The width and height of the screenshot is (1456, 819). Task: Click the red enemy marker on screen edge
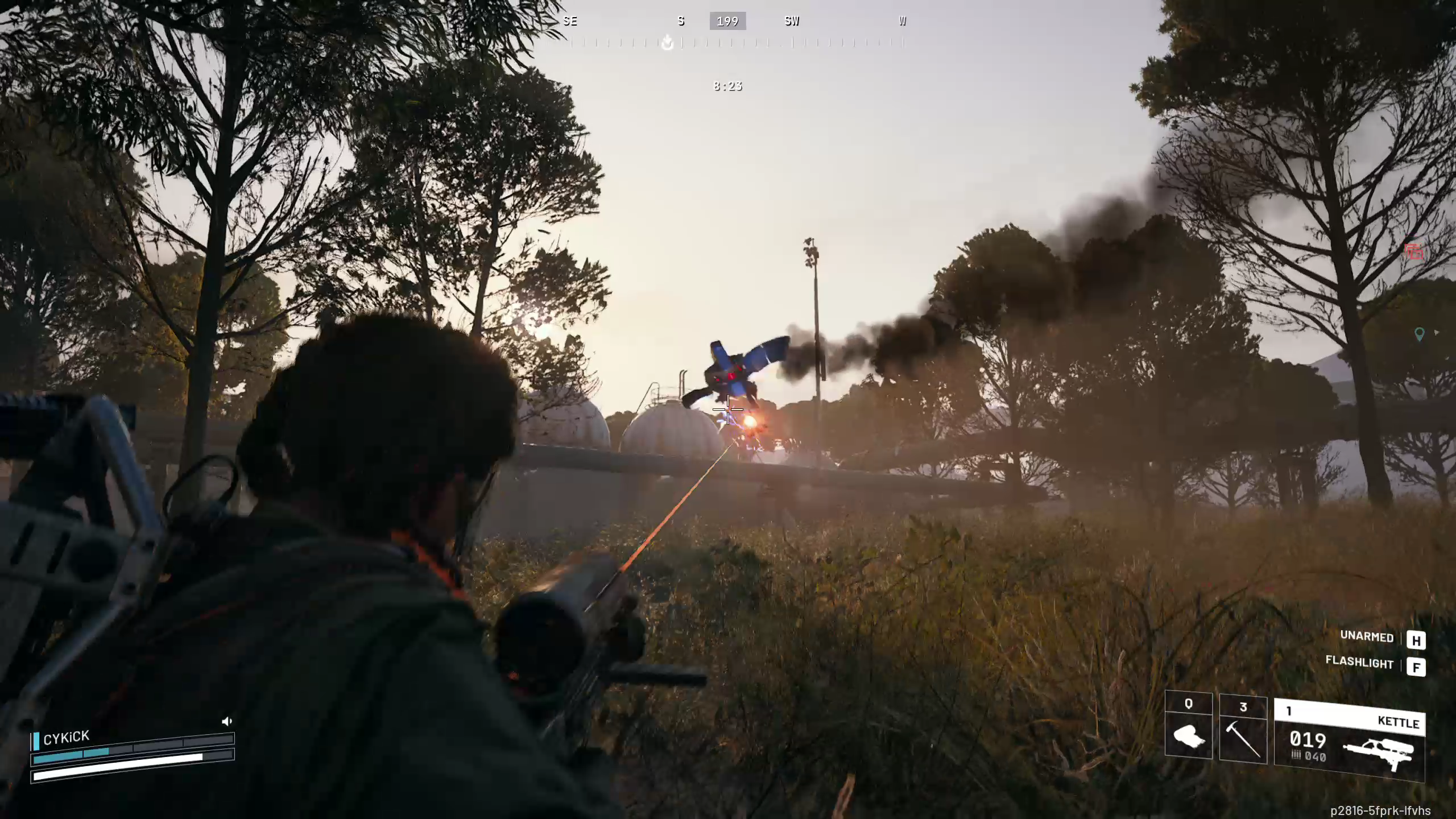click(x=1415, y=253)
